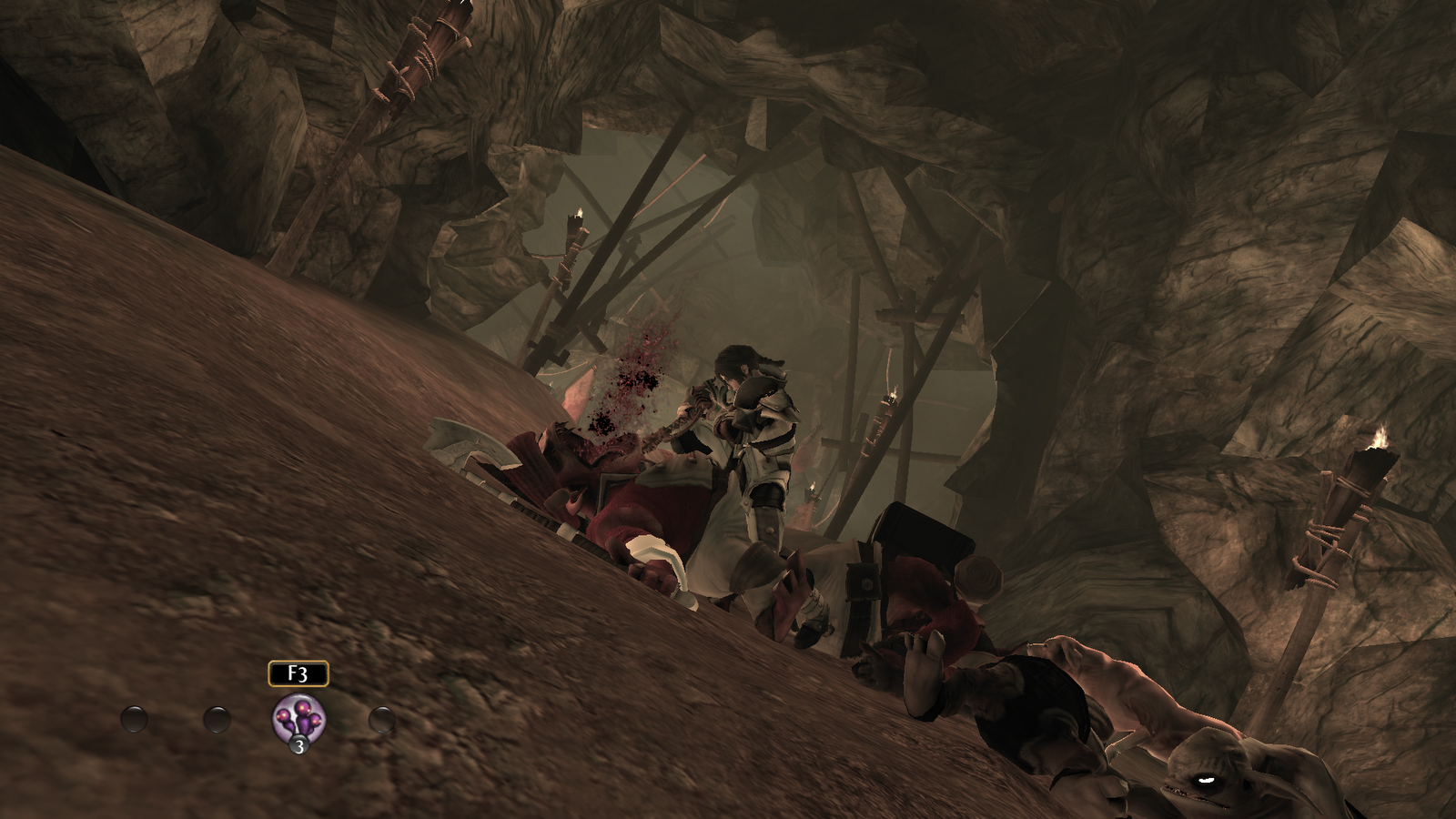Click the rightmost empty quick-slot orb
1456x819 pixels.
[382, 719]
